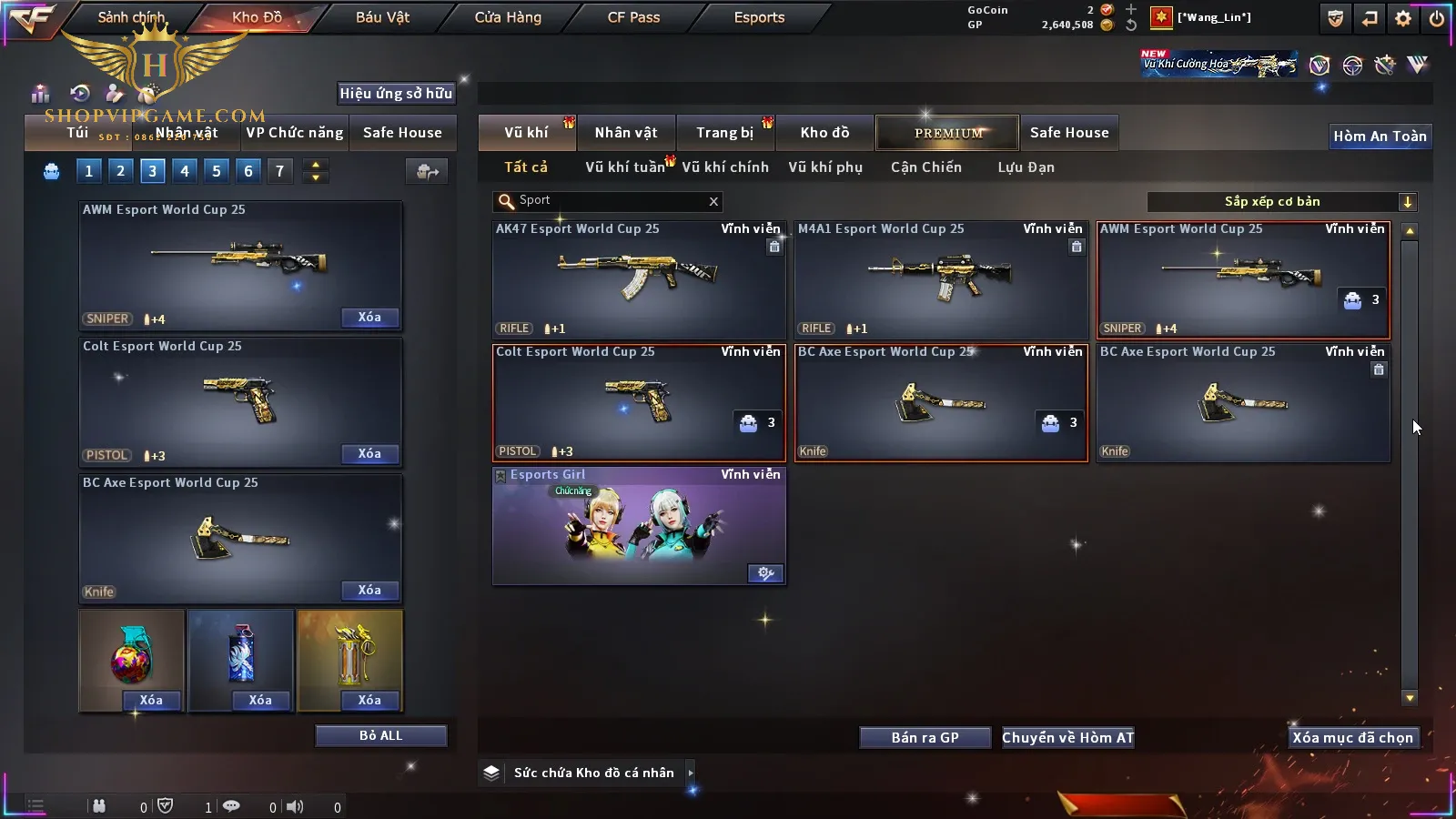Open the Sắp xếp cơ bản dropdown
The height and width of the screenshot is (819, 1456).
[x=1281, y=202]
